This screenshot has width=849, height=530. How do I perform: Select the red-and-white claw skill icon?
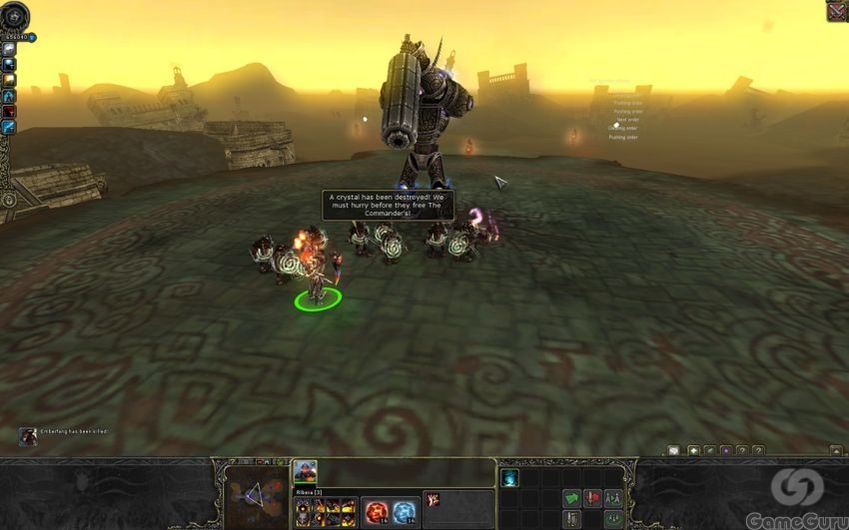434,498
